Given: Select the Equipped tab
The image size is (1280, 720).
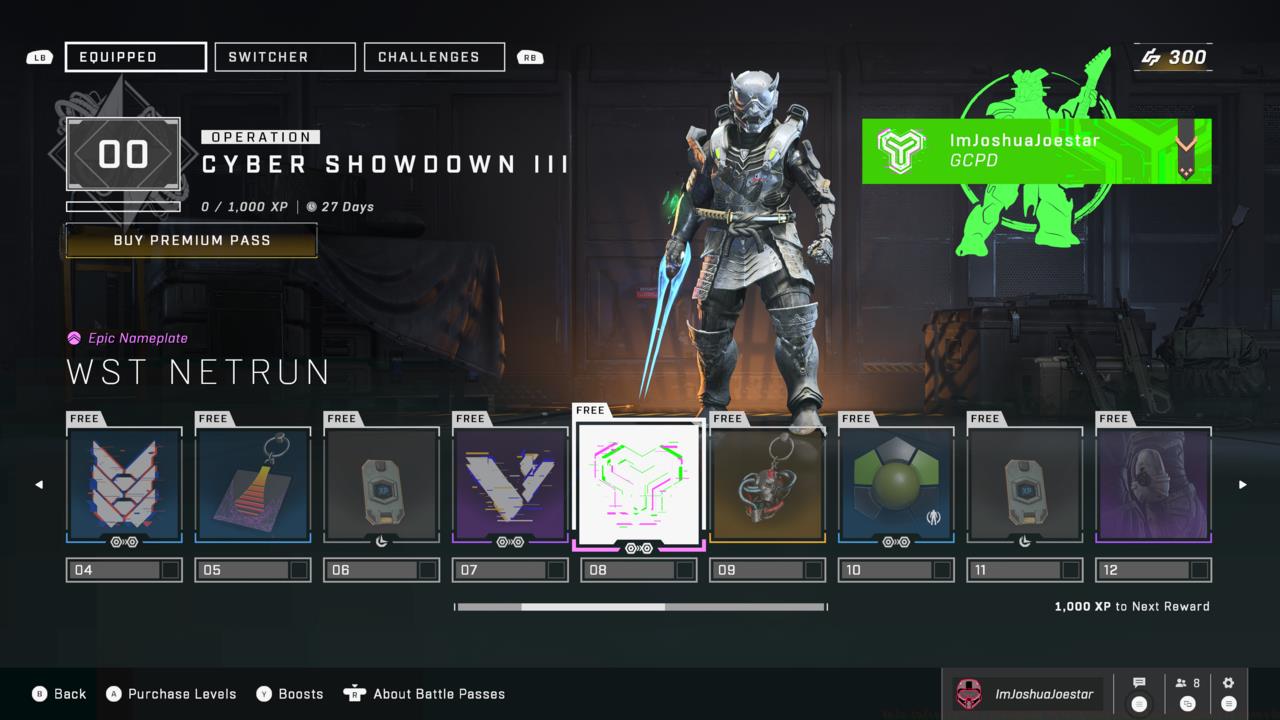Looking at the screenshot, I should (136, 57).
